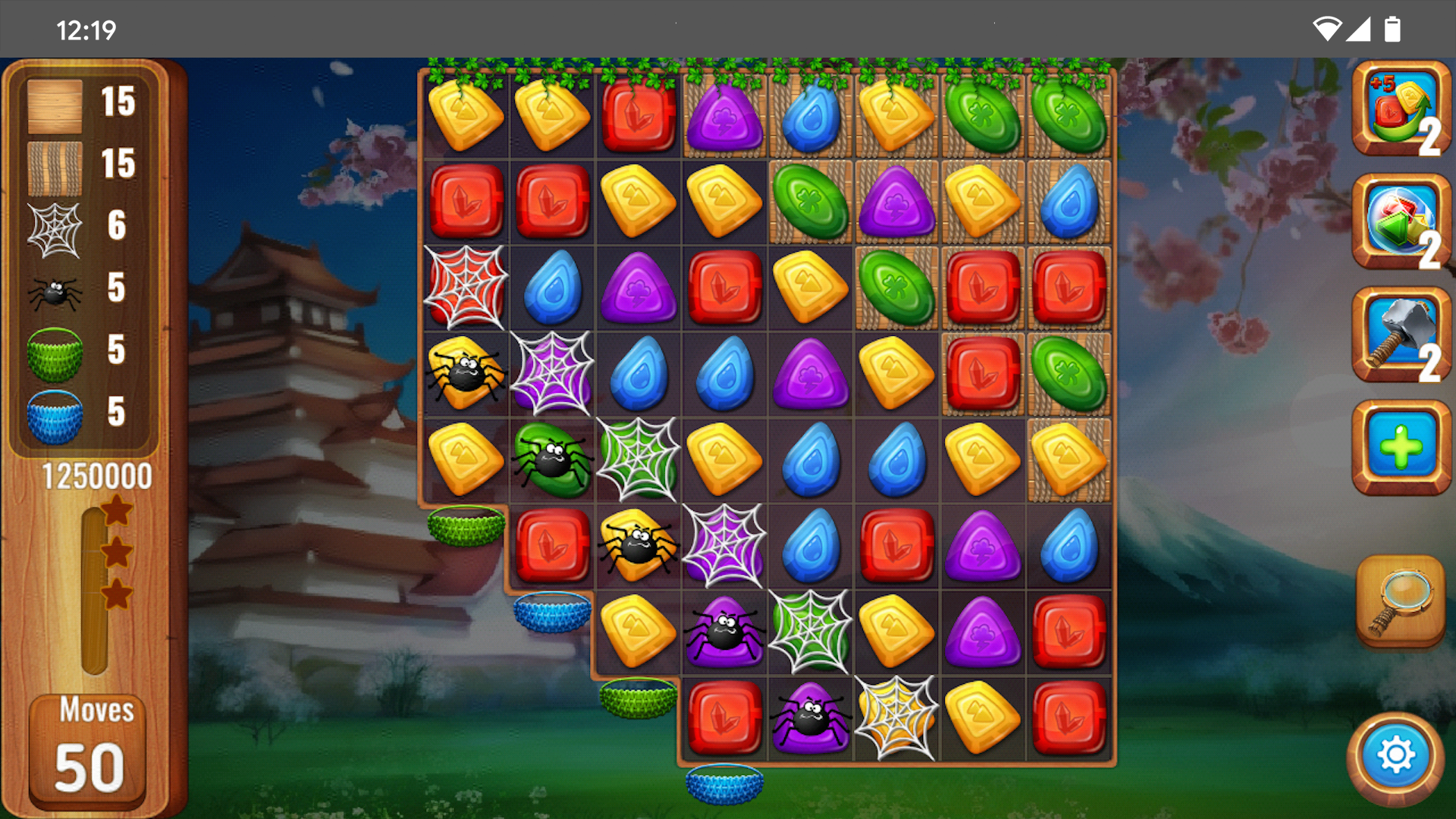
Task: Tap the wooden plank objective icon
Action: [55, 106]
